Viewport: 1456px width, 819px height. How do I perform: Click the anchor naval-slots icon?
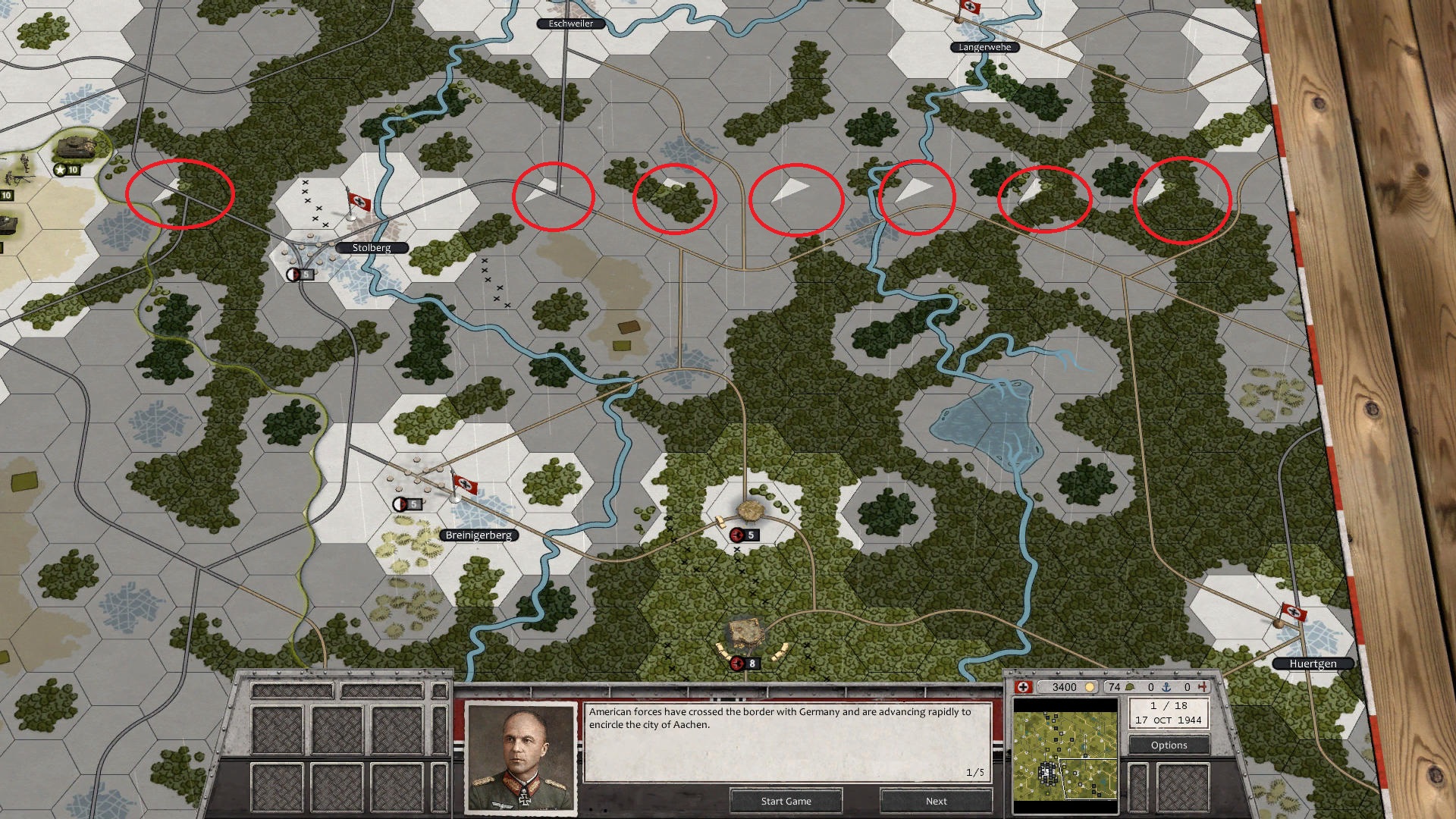[x=1166, y=687]
